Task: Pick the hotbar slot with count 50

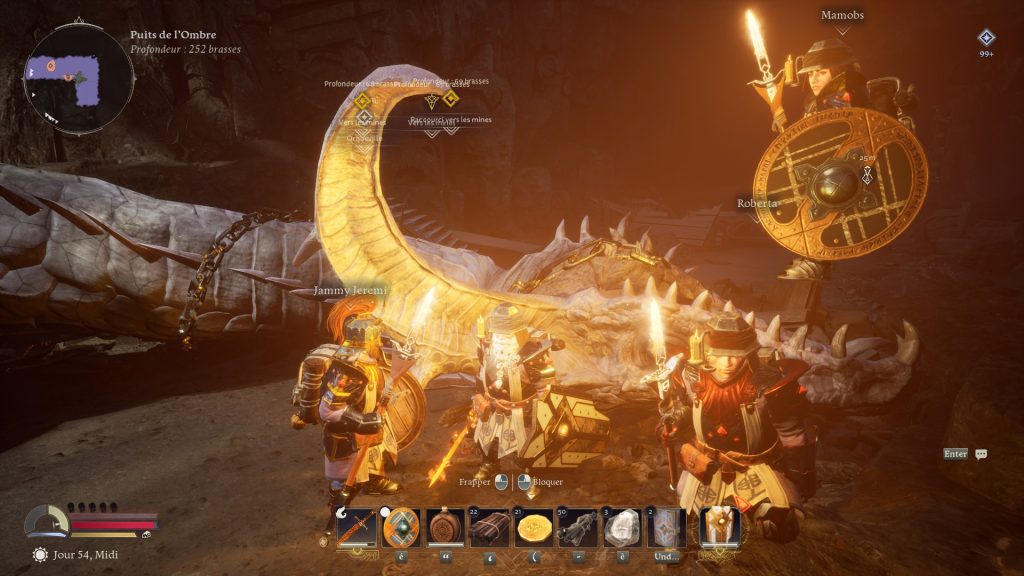Action: 578,527
